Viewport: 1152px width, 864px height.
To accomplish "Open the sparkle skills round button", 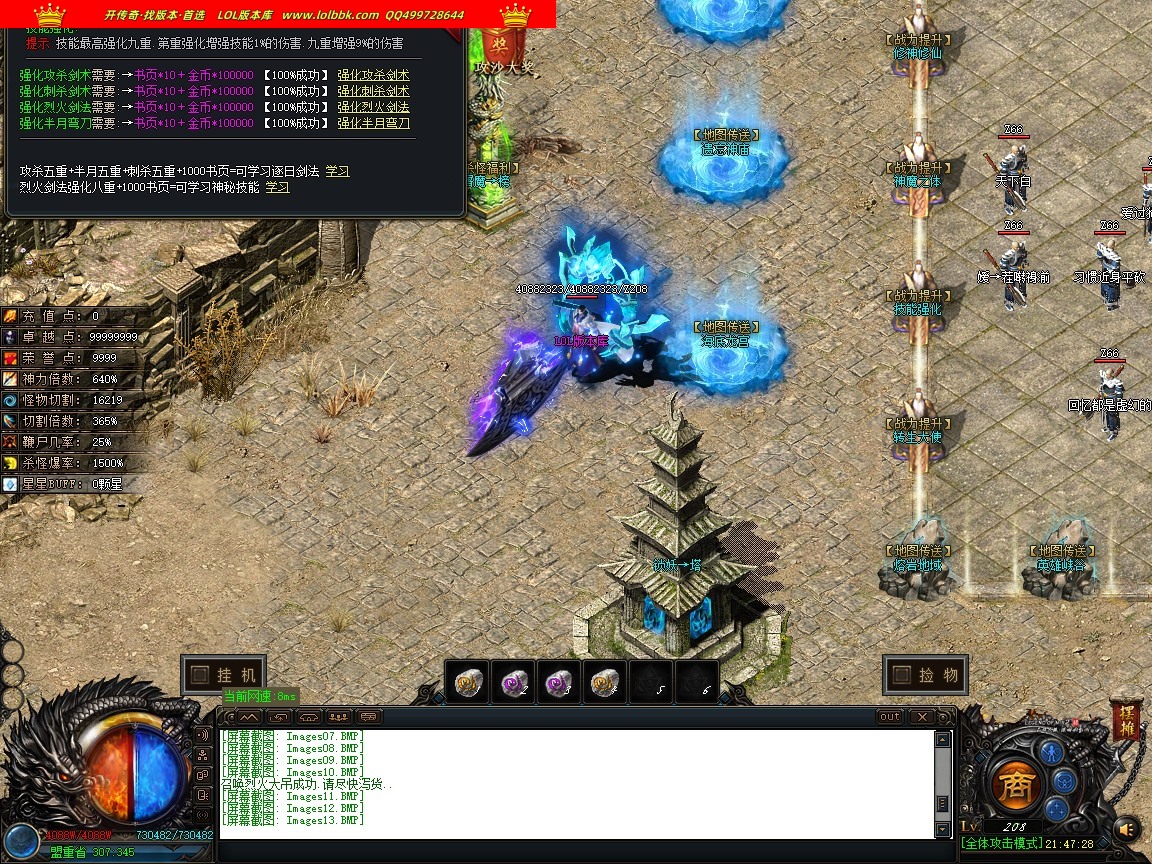I will click(1056, 809).
